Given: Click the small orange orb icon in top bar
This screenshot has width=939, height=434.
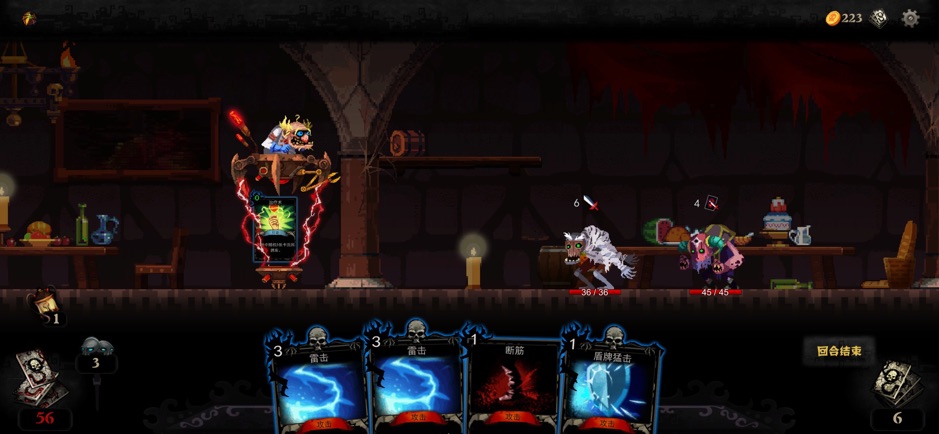Looking at the screenshot, I should click(x=28, y=18).
